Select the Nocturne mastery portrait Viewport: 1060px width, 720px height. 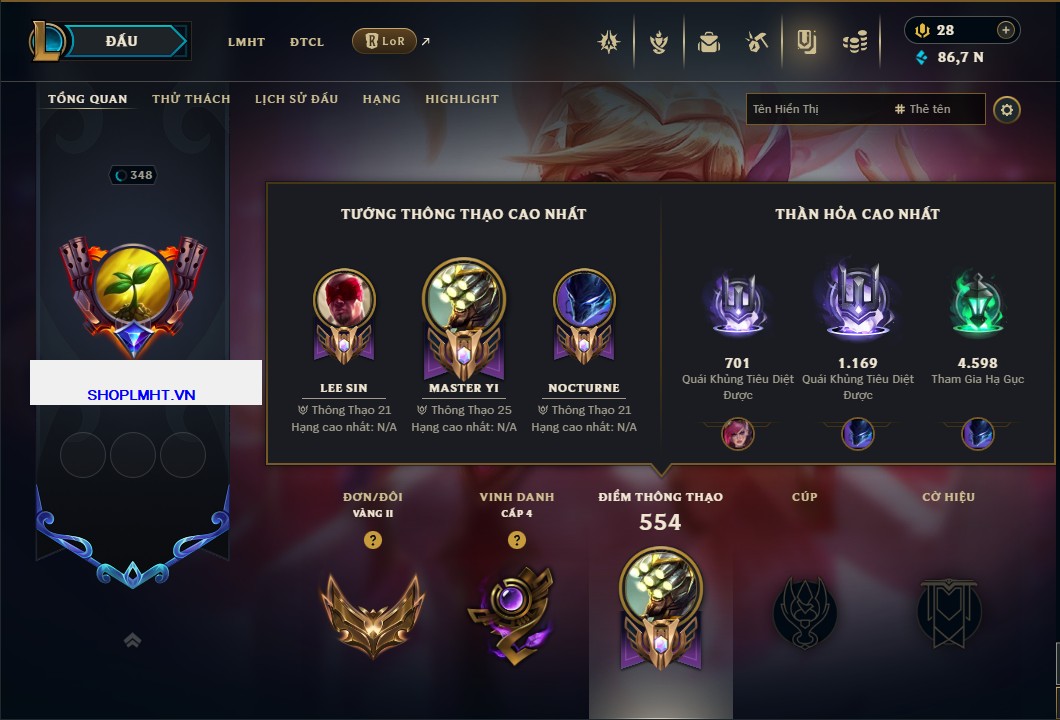click(x=584, y=300)
